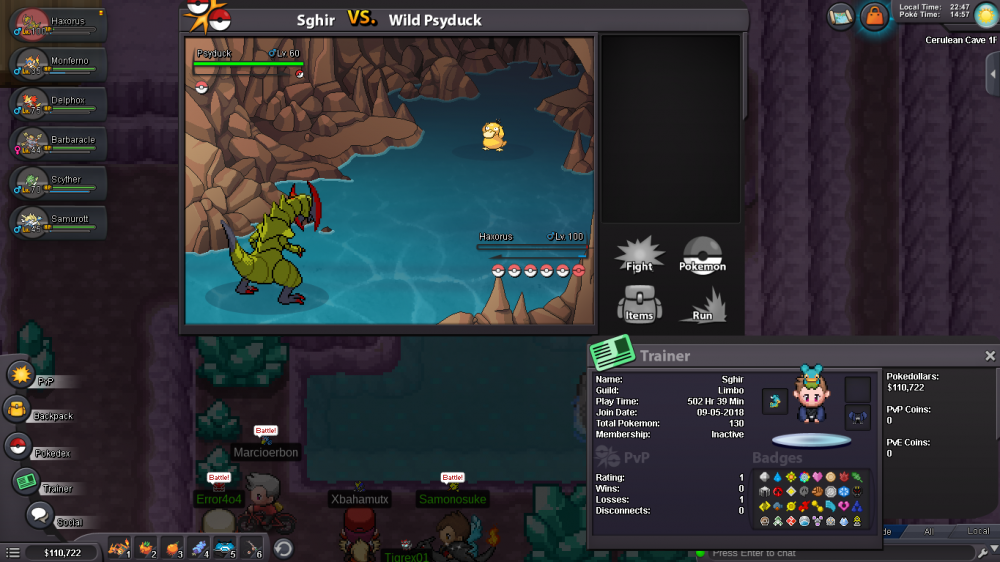The width and height of the screenshot is (1000, 562).
Task: Select Barbaracle in the party list
Action: tap(58, 143)
